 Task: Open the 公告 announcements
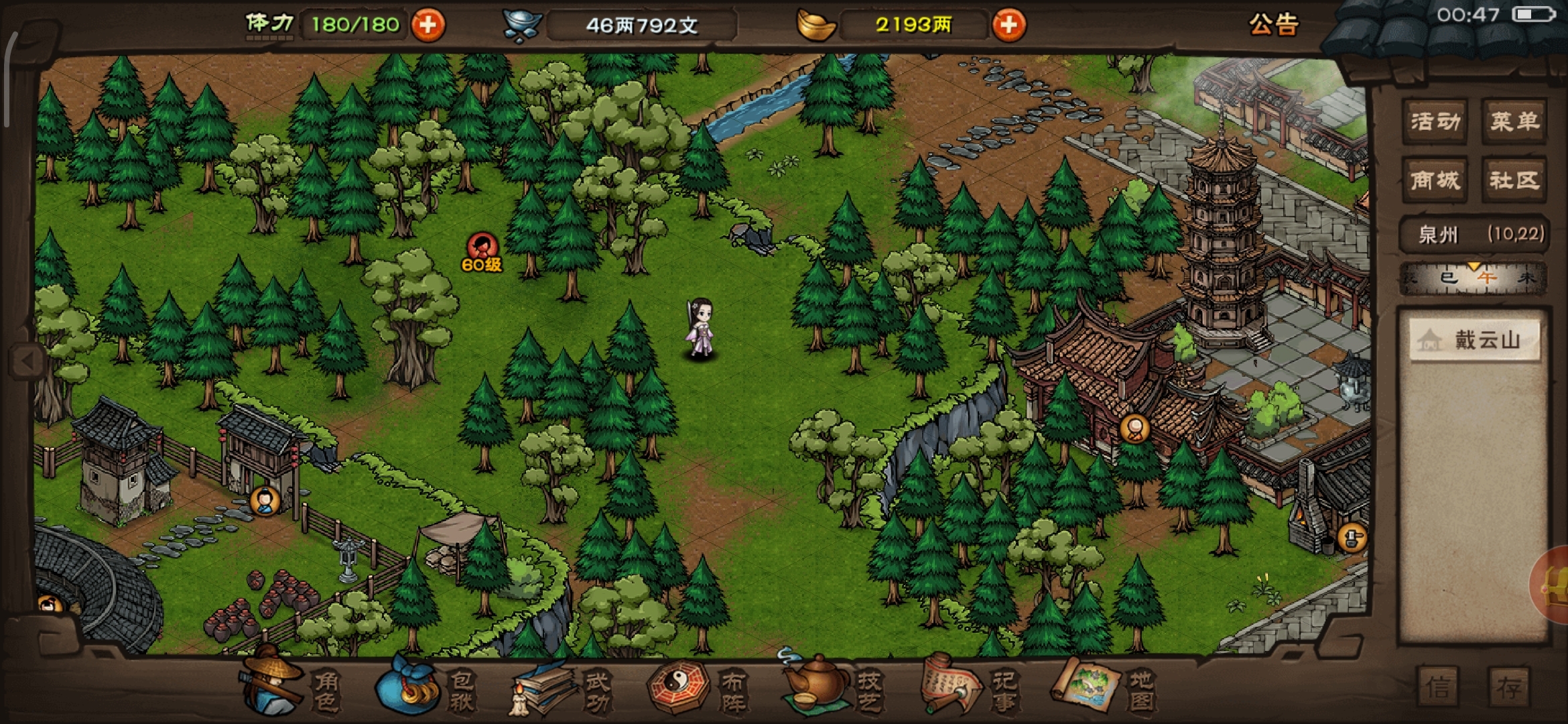(1273, 25)
